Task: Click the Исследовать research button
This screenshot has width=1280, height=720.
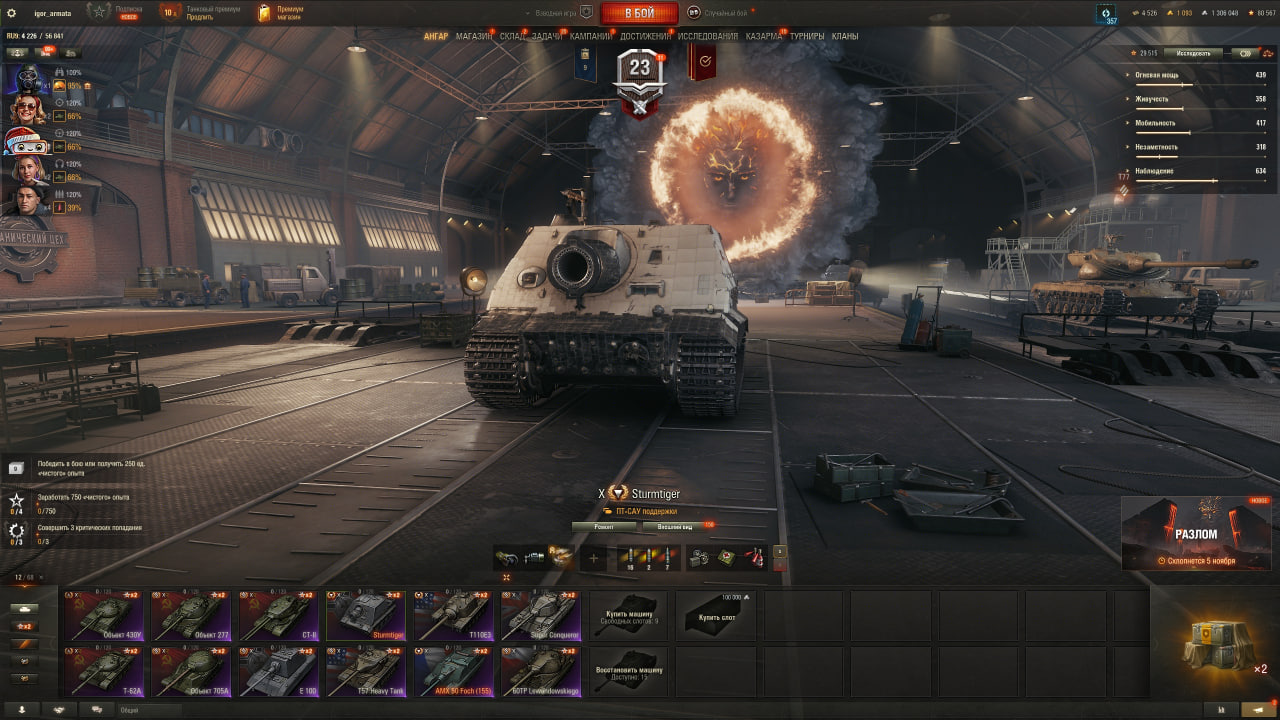Action: tap(1194, 53)
